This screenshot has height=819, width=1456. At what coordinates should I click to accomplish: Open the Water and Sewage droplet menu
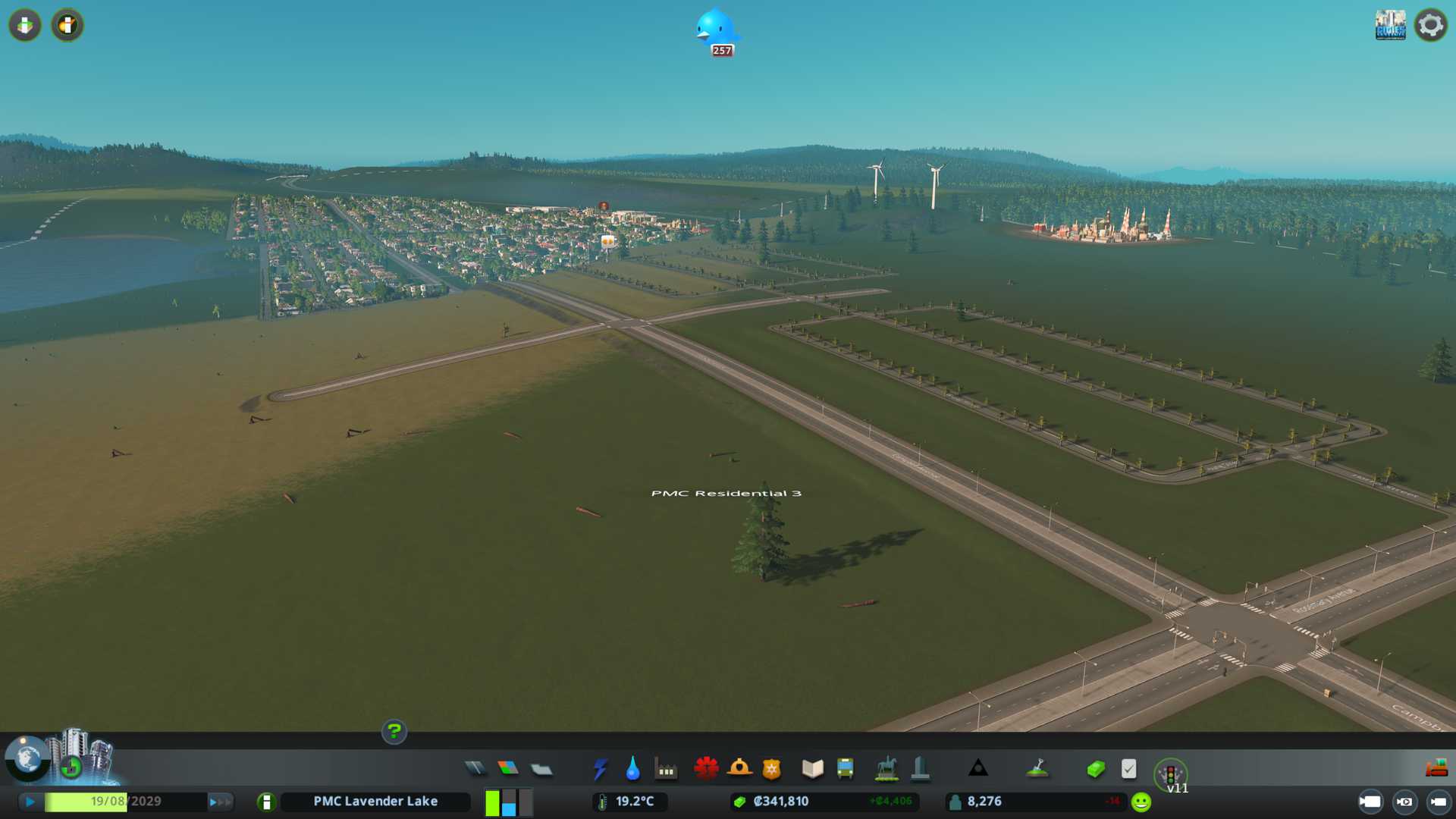point(633,769)
